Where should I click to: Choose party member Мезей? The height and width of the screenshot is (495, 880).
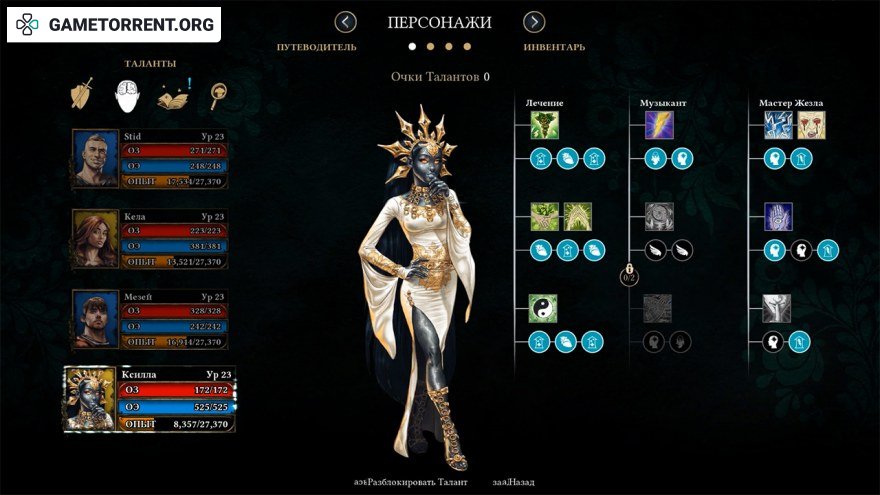pyautogui.click(x=150, y=319)
